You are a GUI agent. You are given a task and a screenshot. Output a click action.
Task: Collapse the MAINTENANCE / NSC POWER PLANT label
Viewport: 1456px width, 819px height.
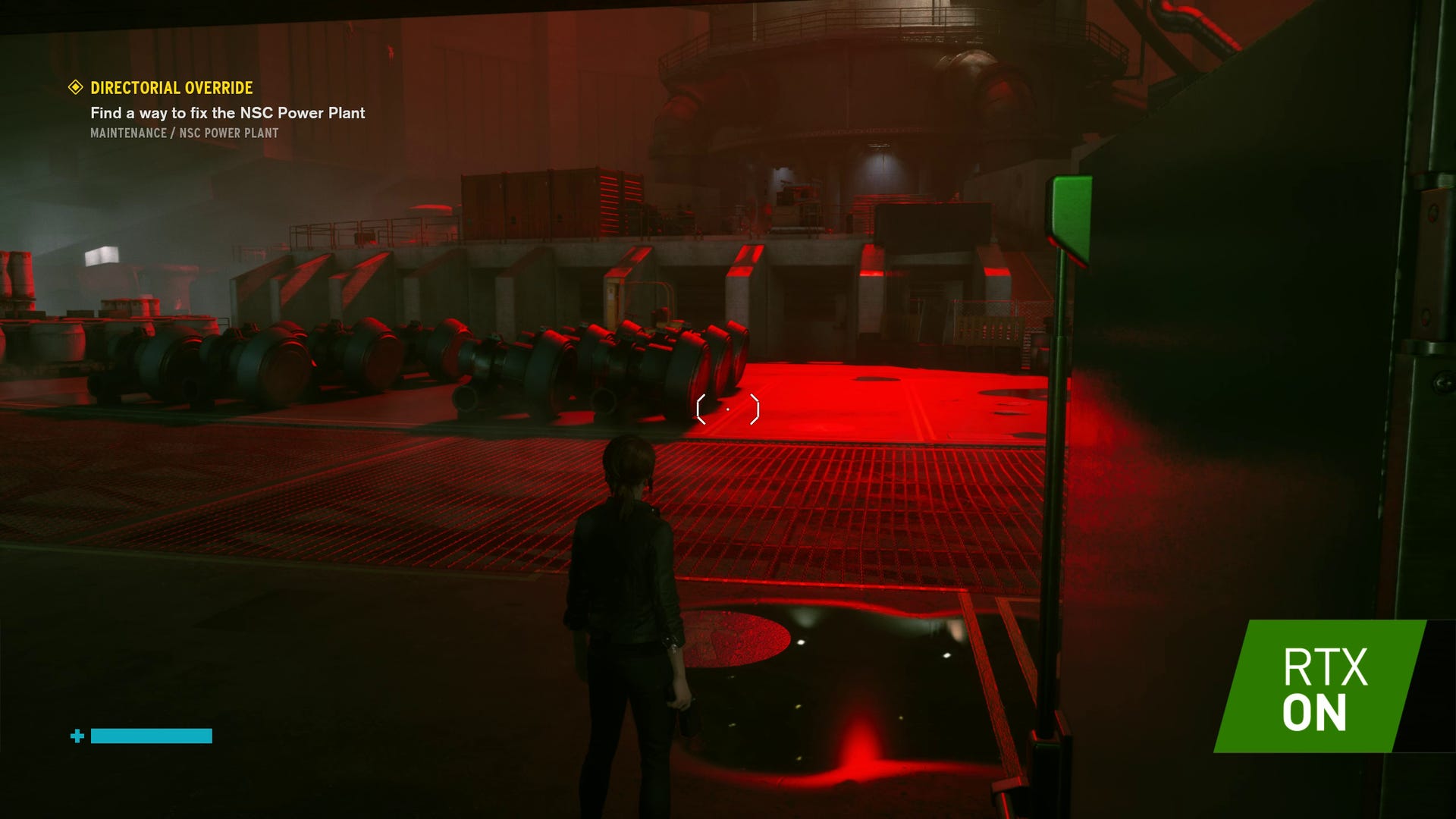coord(184,133)
